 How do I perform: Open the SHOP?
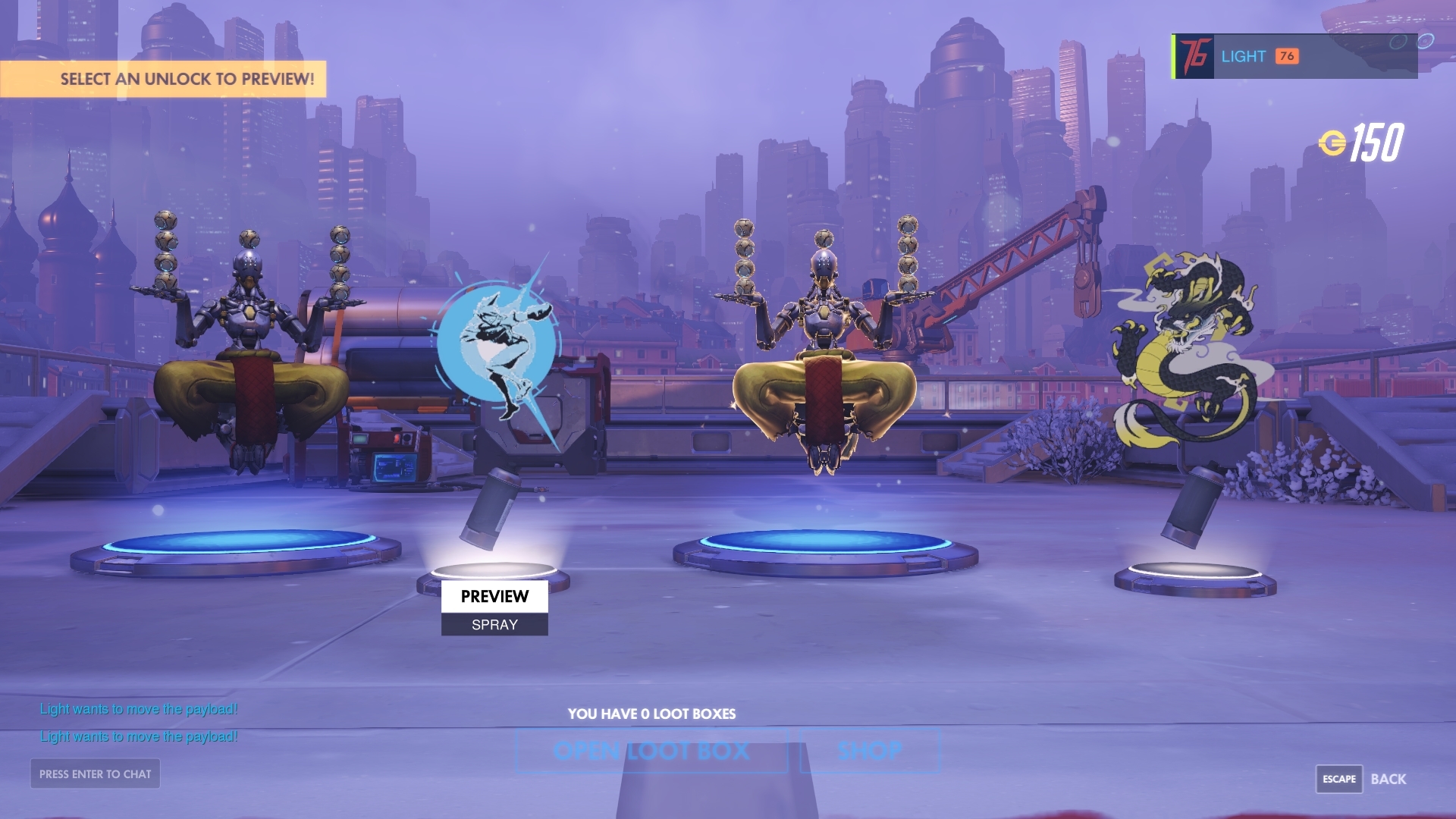click(x=869, y=751)
